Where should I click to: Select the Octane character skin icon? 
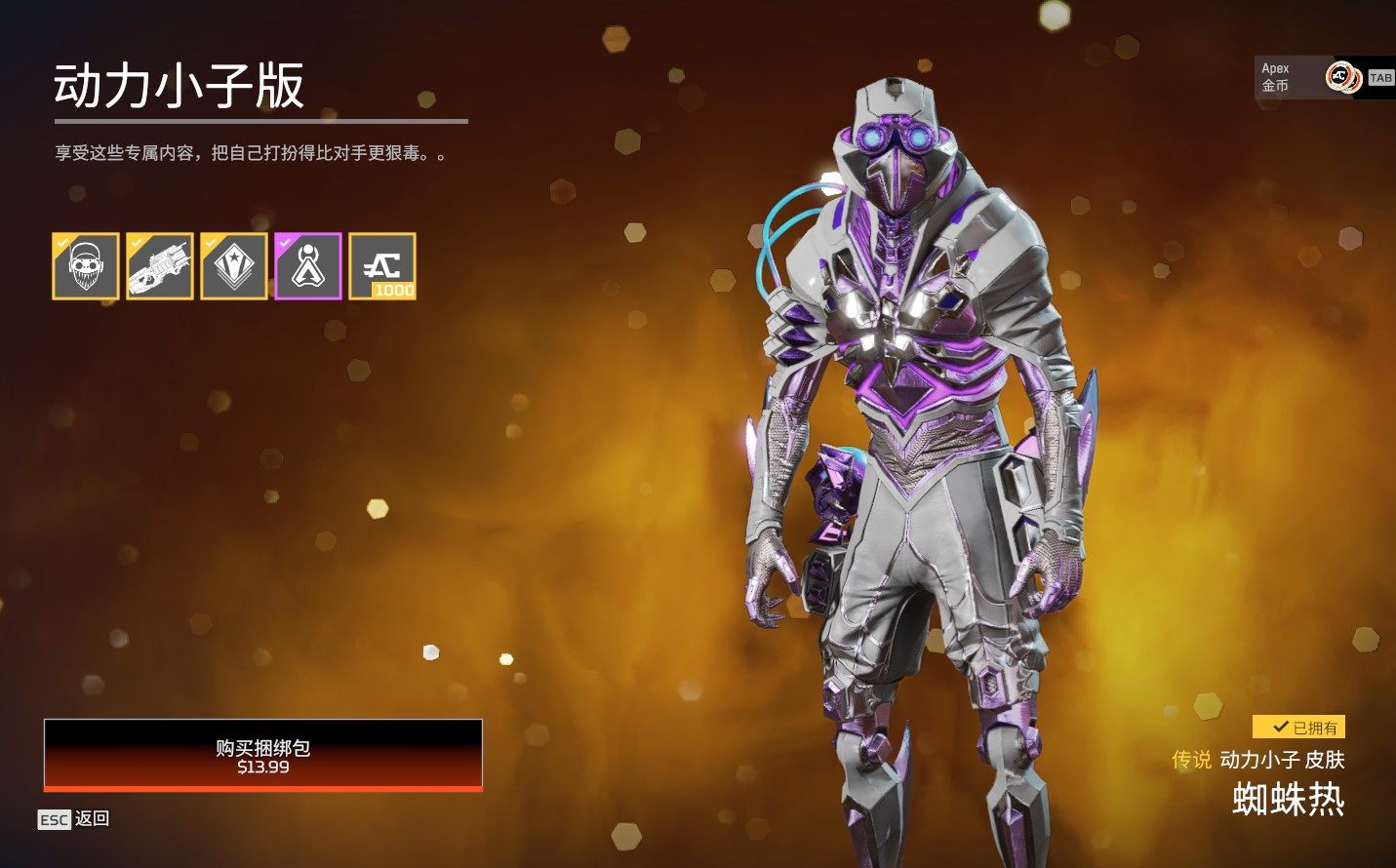point(84,265)
